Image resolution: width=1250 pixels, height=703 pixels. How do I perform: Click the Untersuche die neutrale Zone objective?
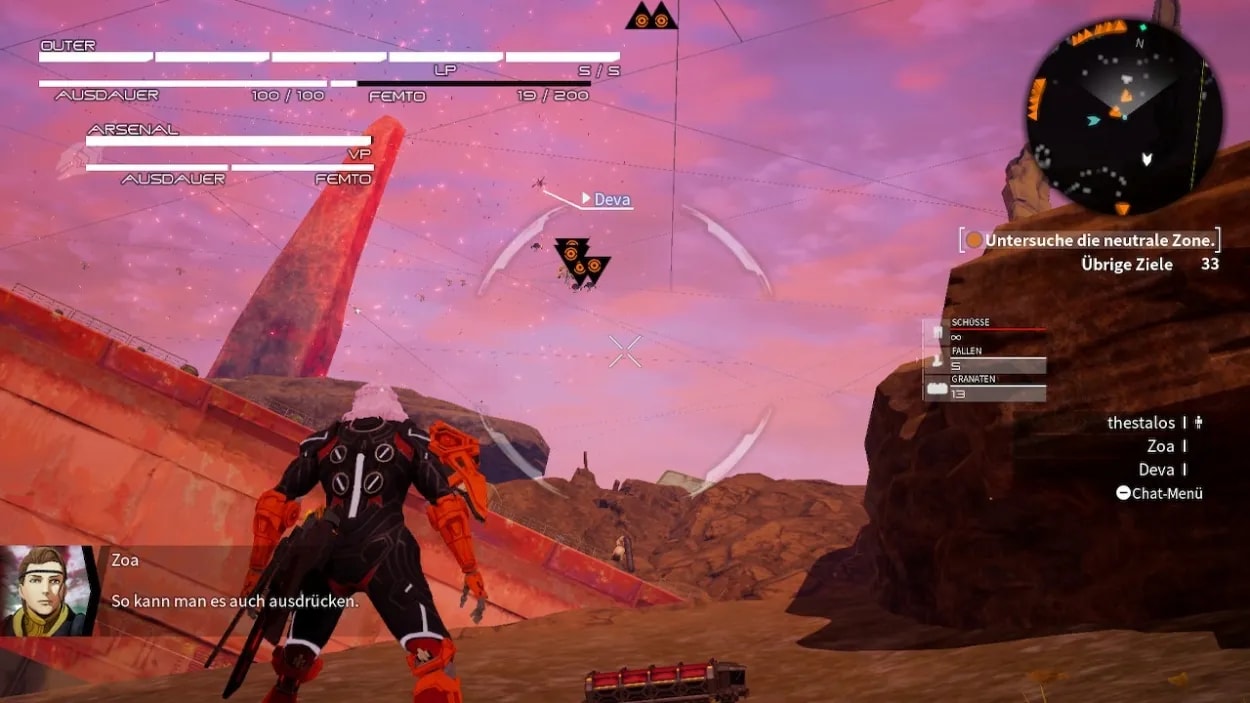click(x=1099, y=240)
